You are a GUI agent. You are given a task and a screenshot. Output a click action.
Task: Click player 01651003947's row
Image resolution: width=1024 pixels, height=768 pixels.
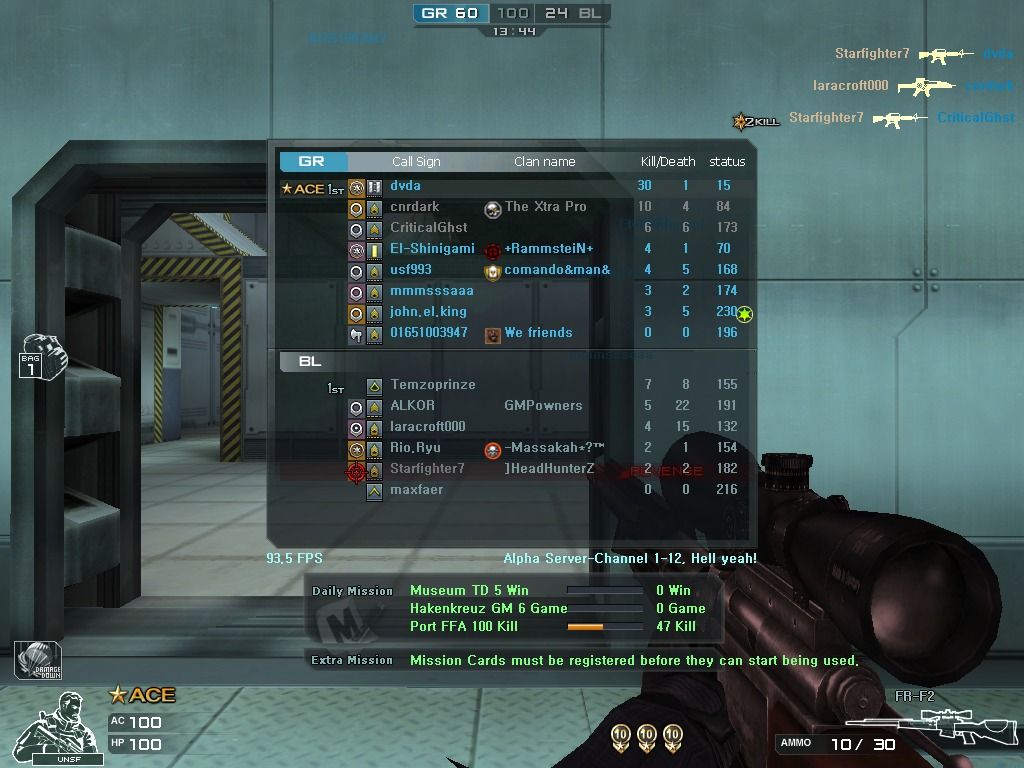(428, 333)
